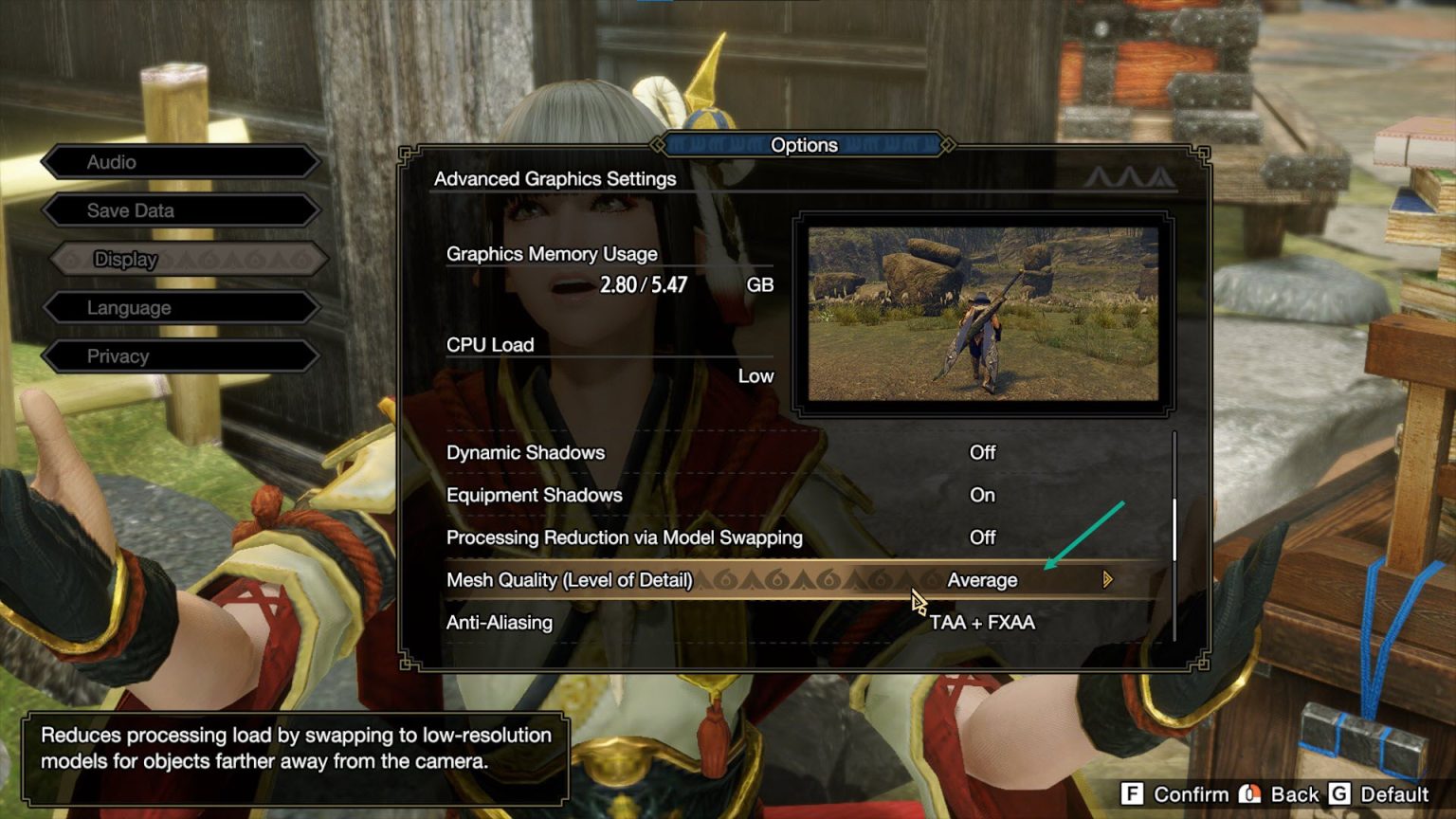Screen dimensions: 1456x819
Task: Switch to the Display section
Action: [180, 259]
